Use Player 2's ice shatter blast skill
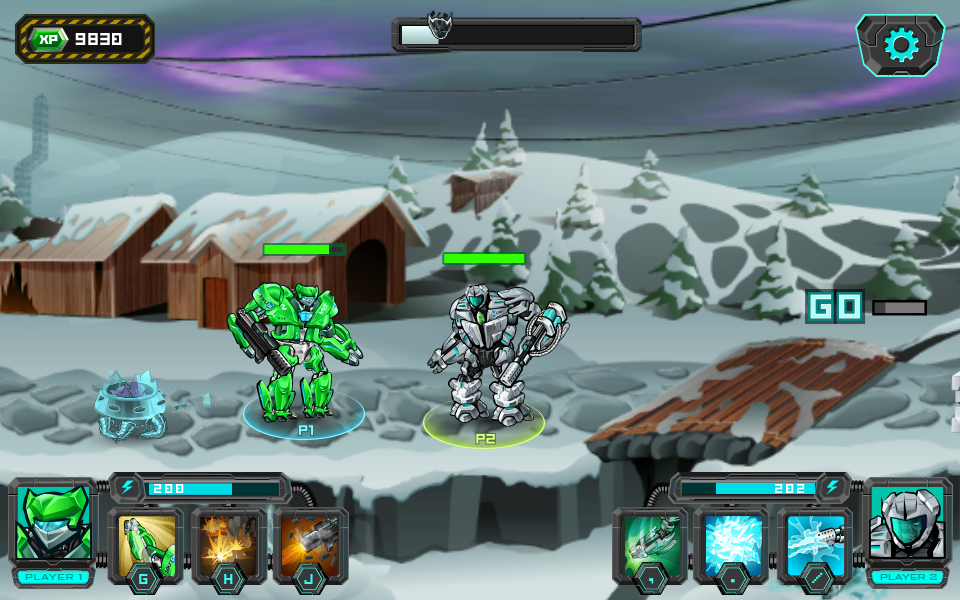The image size is (960, 600). click(x=731, y=545)
